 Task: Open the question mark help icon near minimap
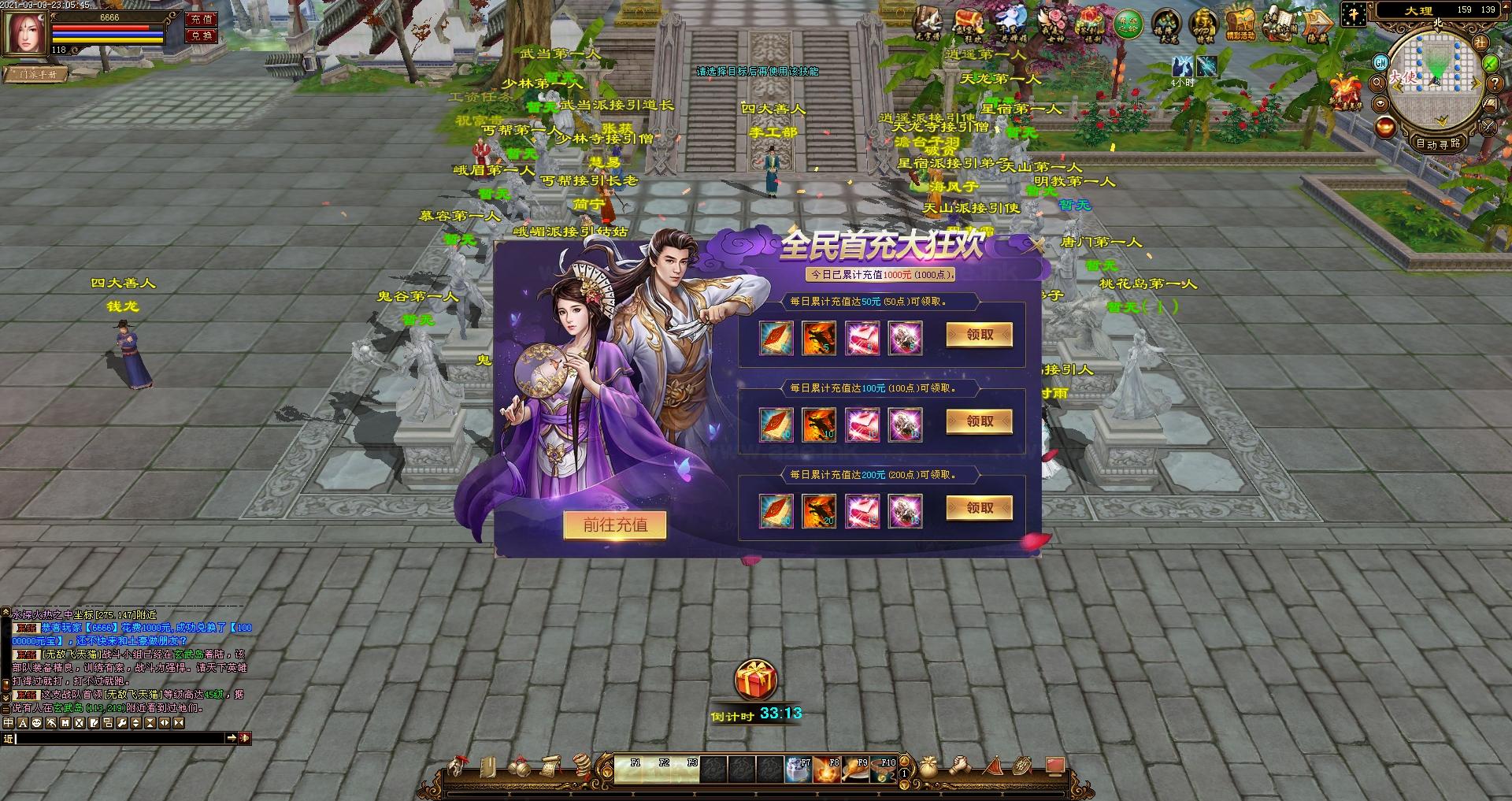pyautogui.click(x=1494, y=84)
